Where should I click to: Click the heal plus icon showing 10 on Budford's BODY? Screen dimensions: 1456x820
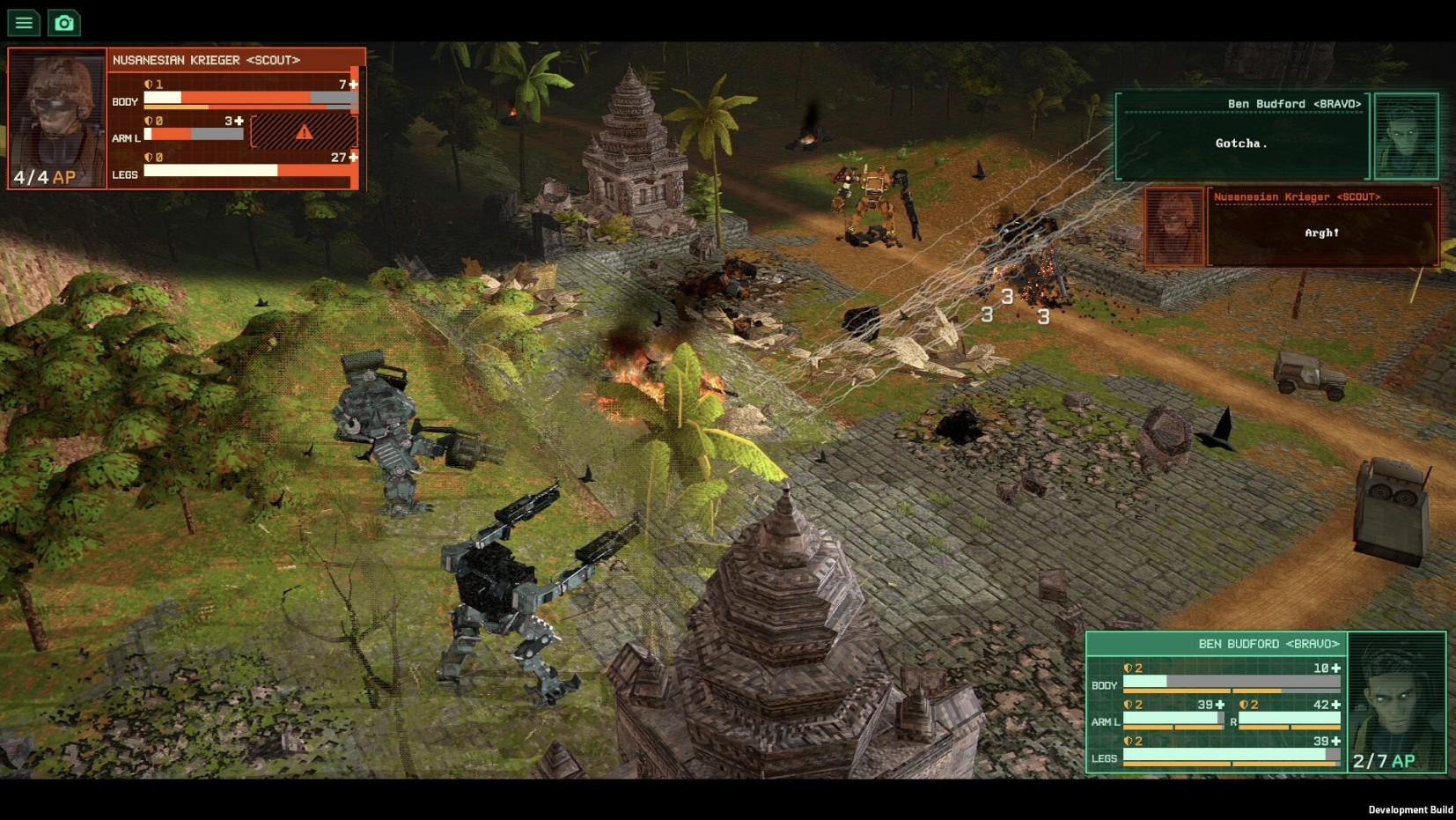pos(1336,669)
